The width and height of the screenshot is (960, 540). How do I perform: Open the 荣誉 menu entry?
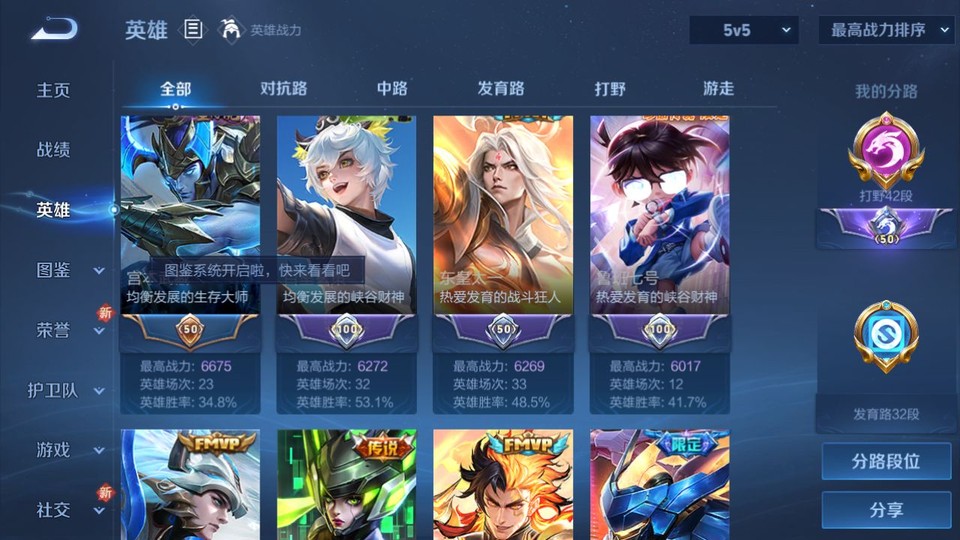54,330
